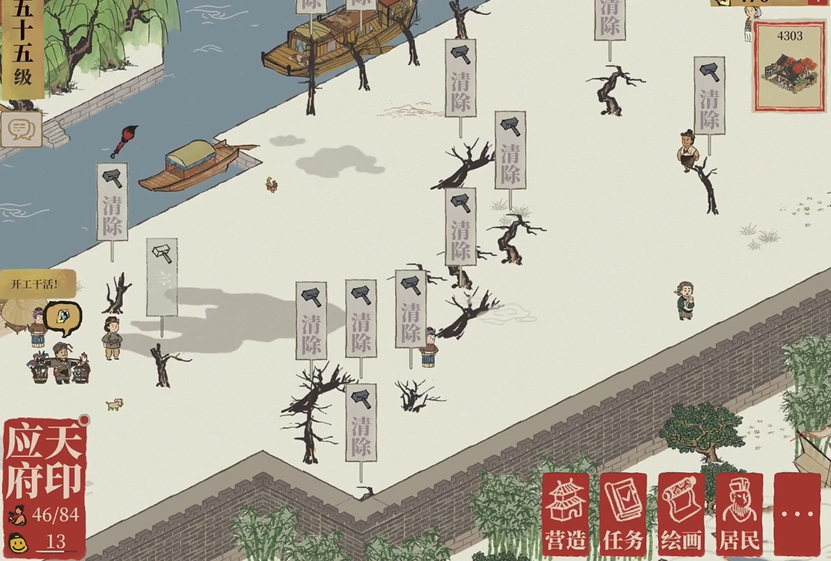The height and width of the screenshot is (561, 831).
Task: Open the 居民 residents list
Action: tap(739, 516)
